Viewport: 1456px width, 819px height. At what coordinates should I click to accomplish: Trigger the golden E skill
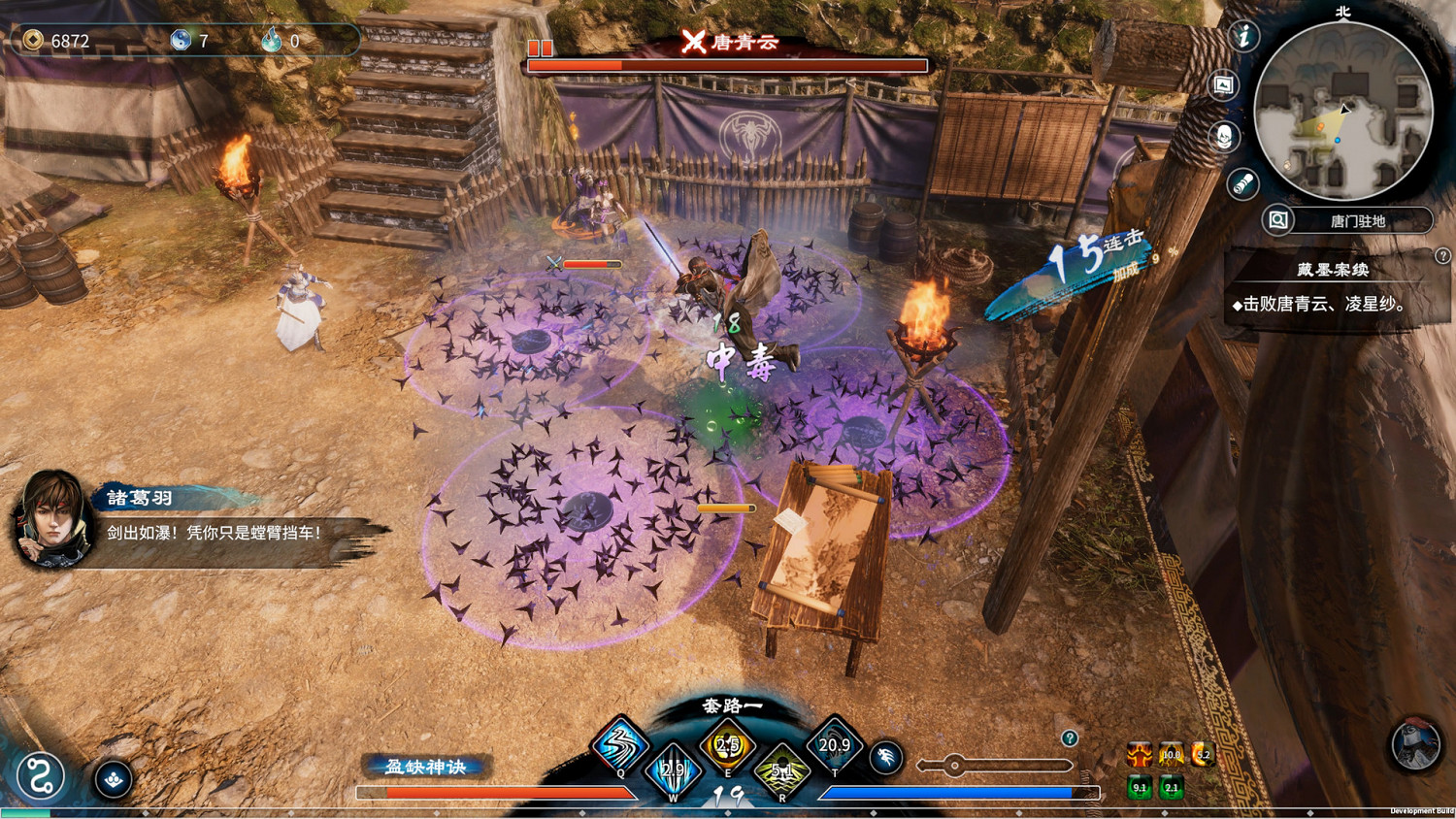coord(727,745)
